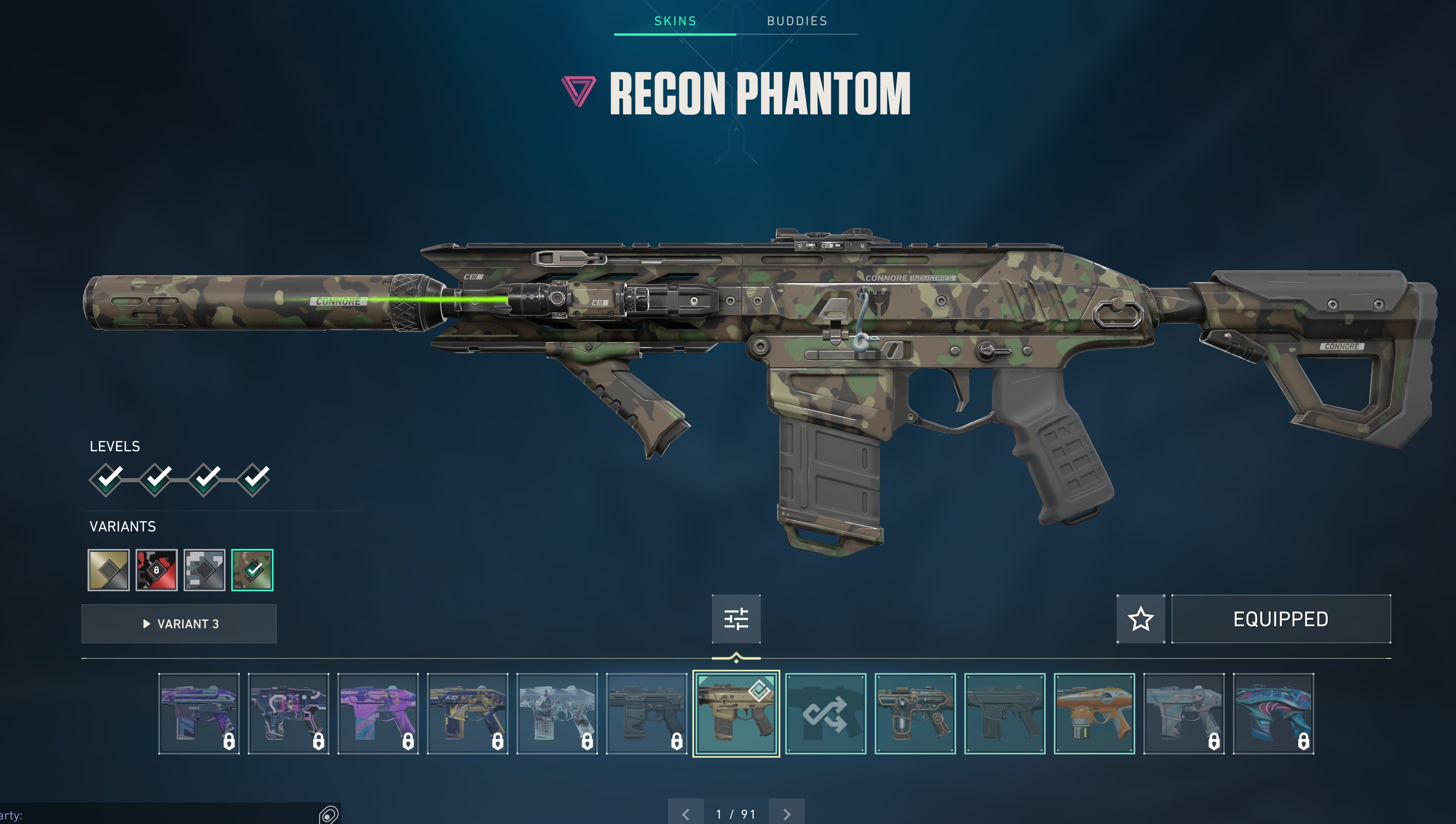1456x824 pixels.
Task: Click the Equipped button
Action: pyautogui.click(x=1281, y=619)
